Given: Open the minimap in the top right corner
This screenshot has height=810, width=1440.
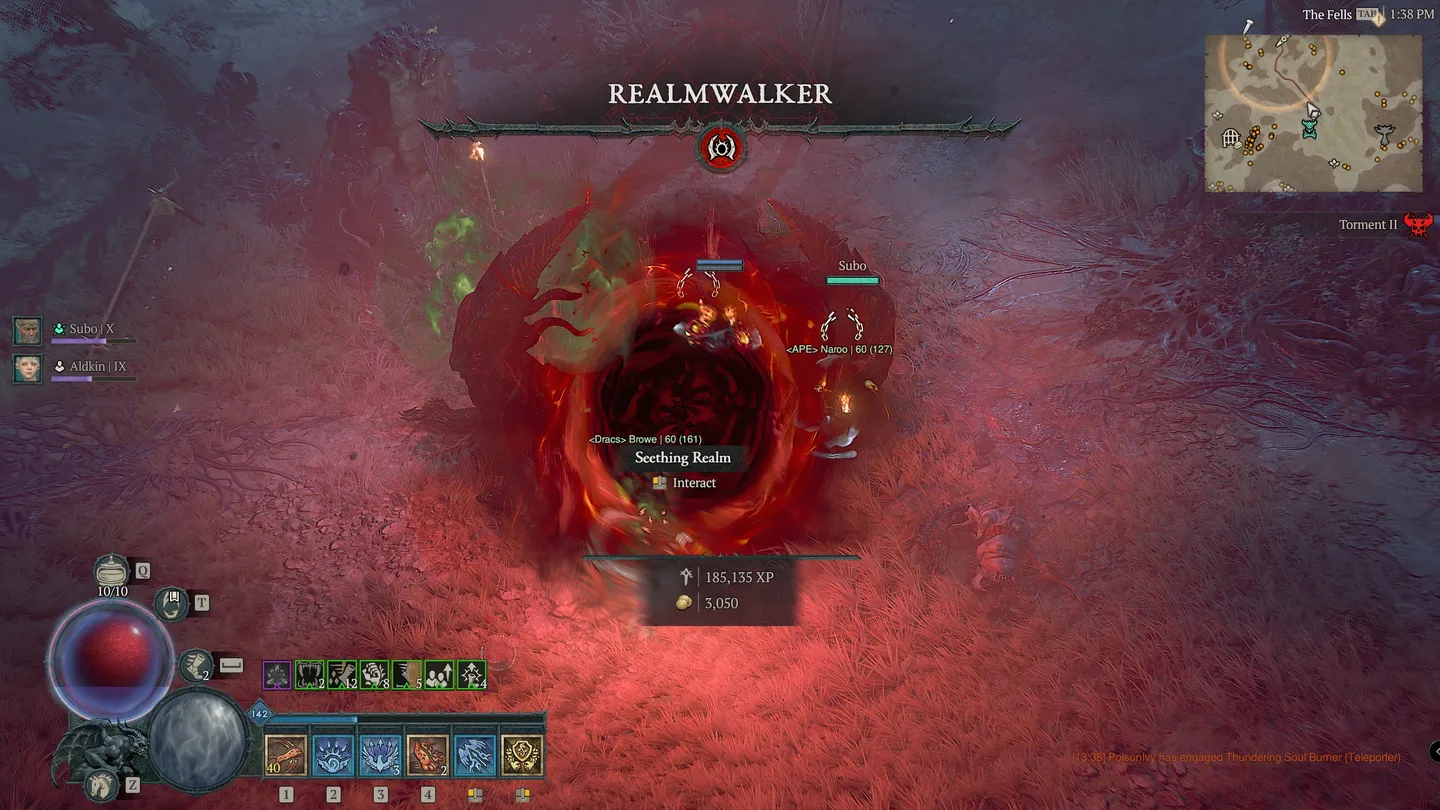Looking at the screenshot, I should (1313, 113).
